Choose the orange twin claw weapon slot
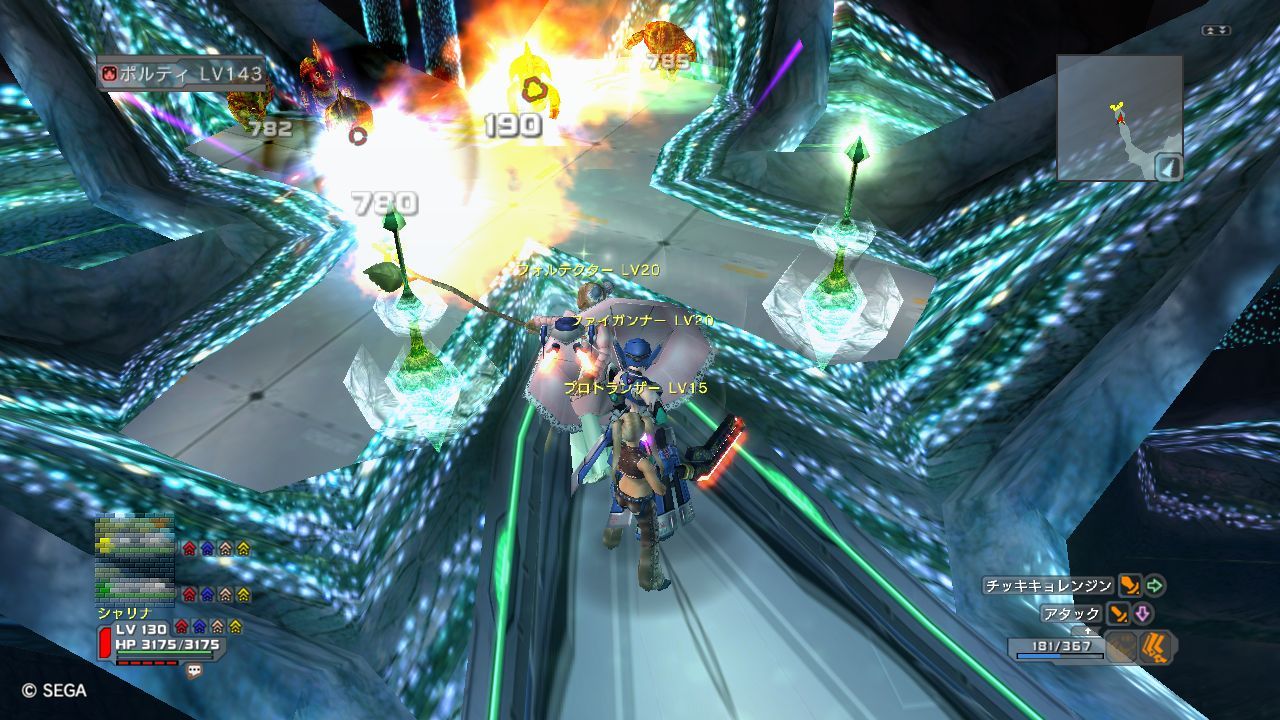The width and height of the screenshot is (1280, 720). coord(1157,648)
